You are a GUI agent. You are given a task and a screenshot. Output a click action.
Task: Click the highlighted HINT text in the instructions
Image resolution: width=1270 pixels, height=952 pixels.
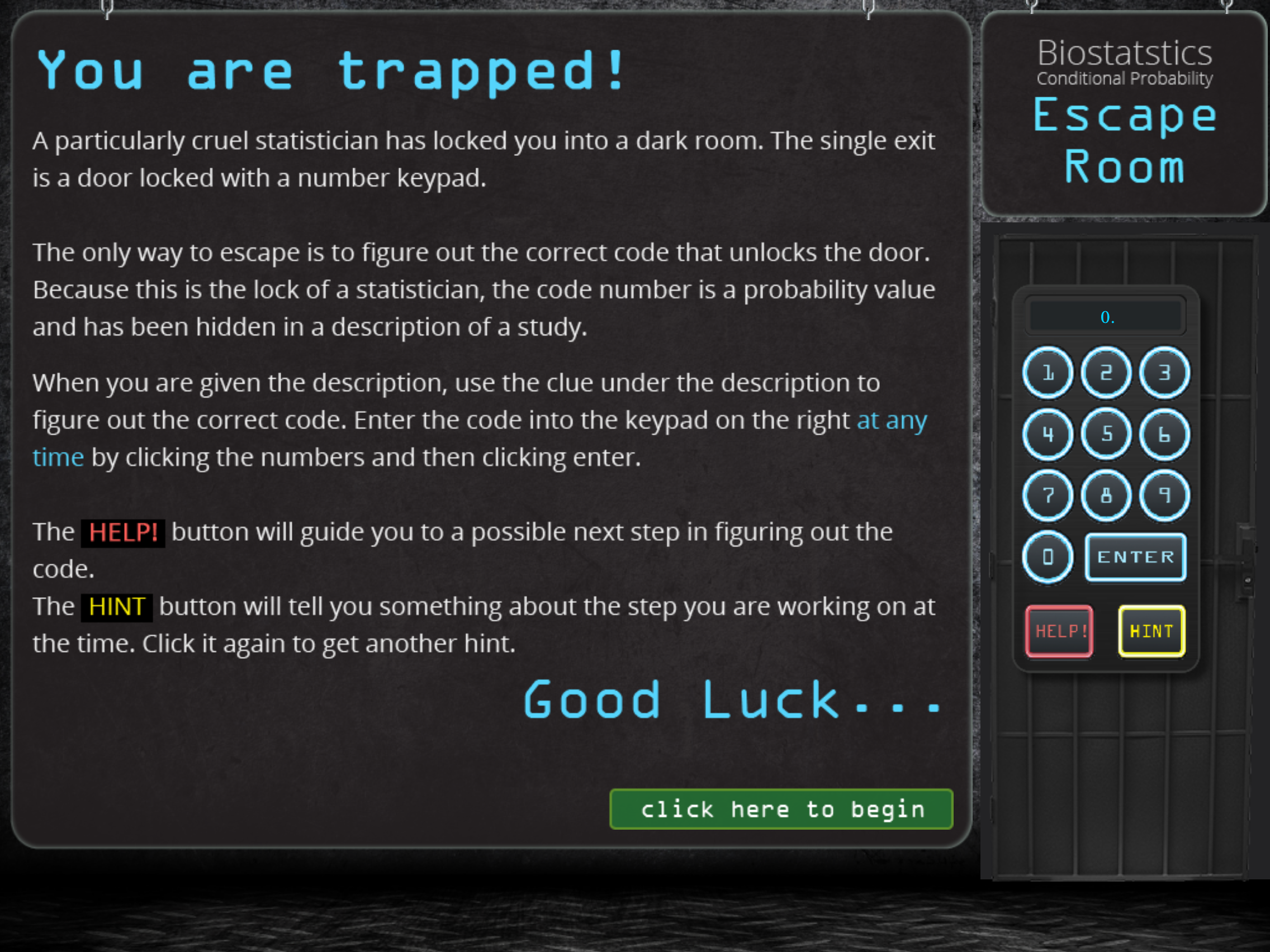[x=116, y=607]
